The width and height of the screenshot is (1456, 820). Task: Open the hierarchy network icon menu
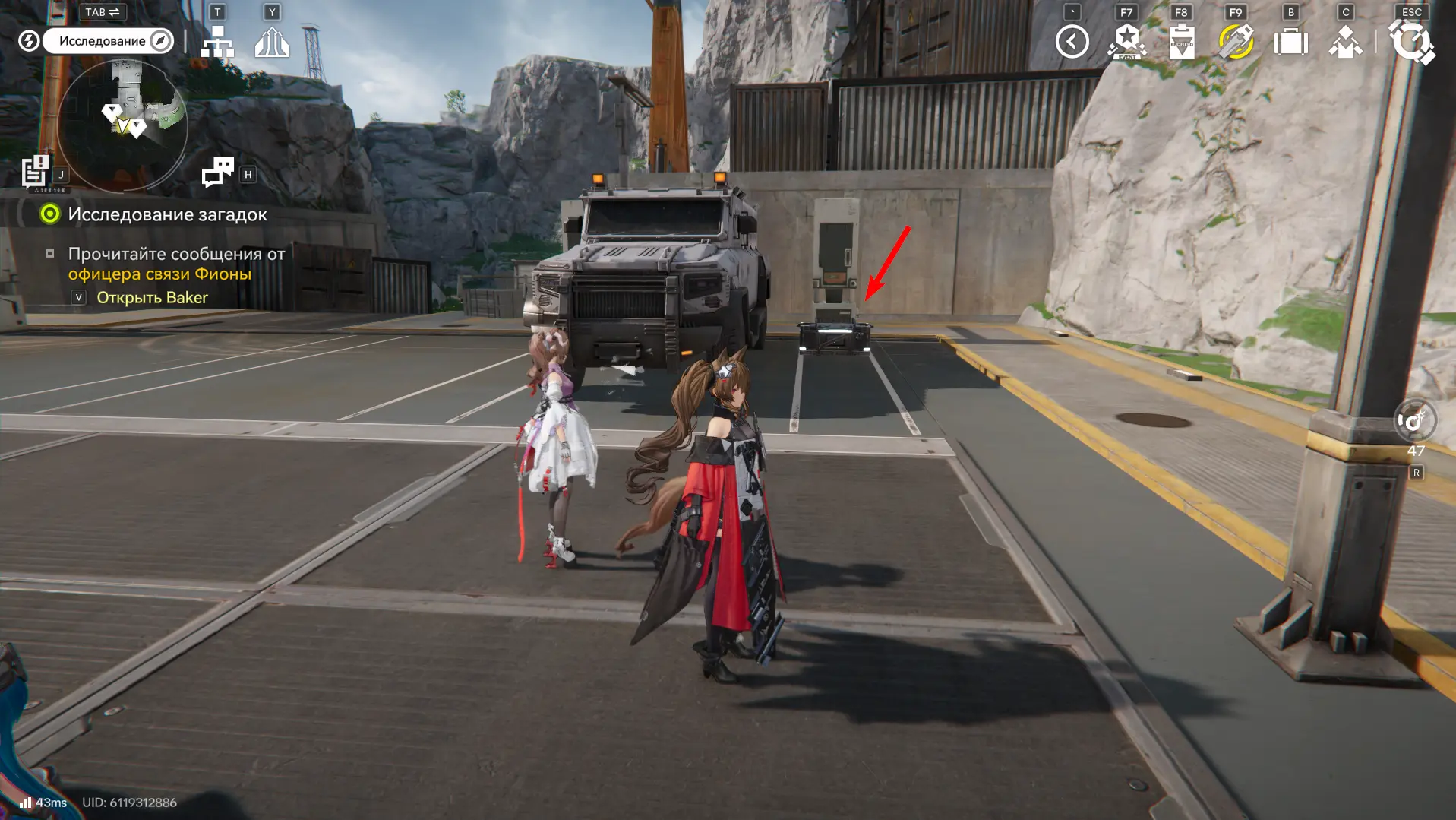tap(217, 43)
